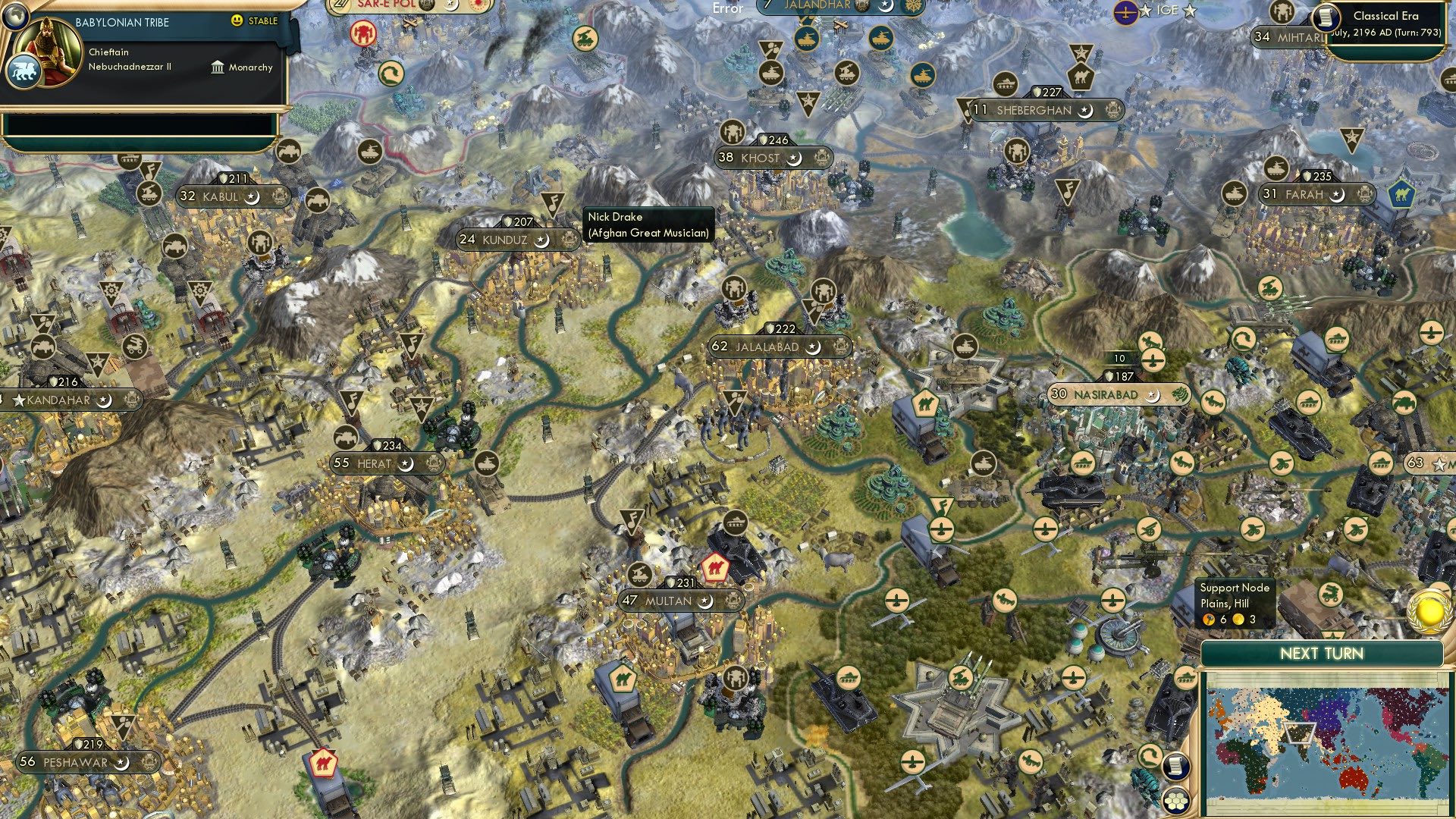Click the Jalandhar city banner at the top
Viewport: 1456px width, 819px height.
tap(817, 7)
